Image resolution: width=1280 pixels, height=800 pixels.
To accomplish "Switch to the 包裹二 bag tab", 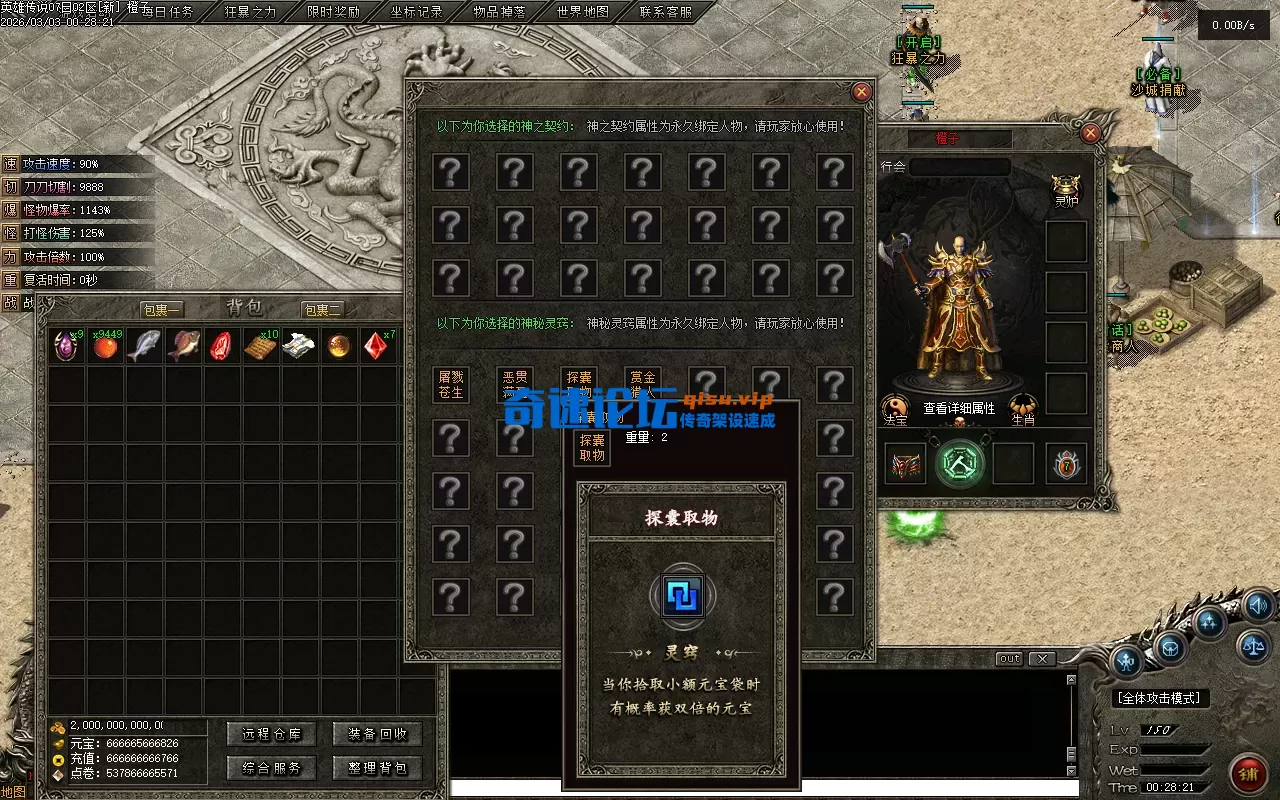I will (x=323, y=310).
